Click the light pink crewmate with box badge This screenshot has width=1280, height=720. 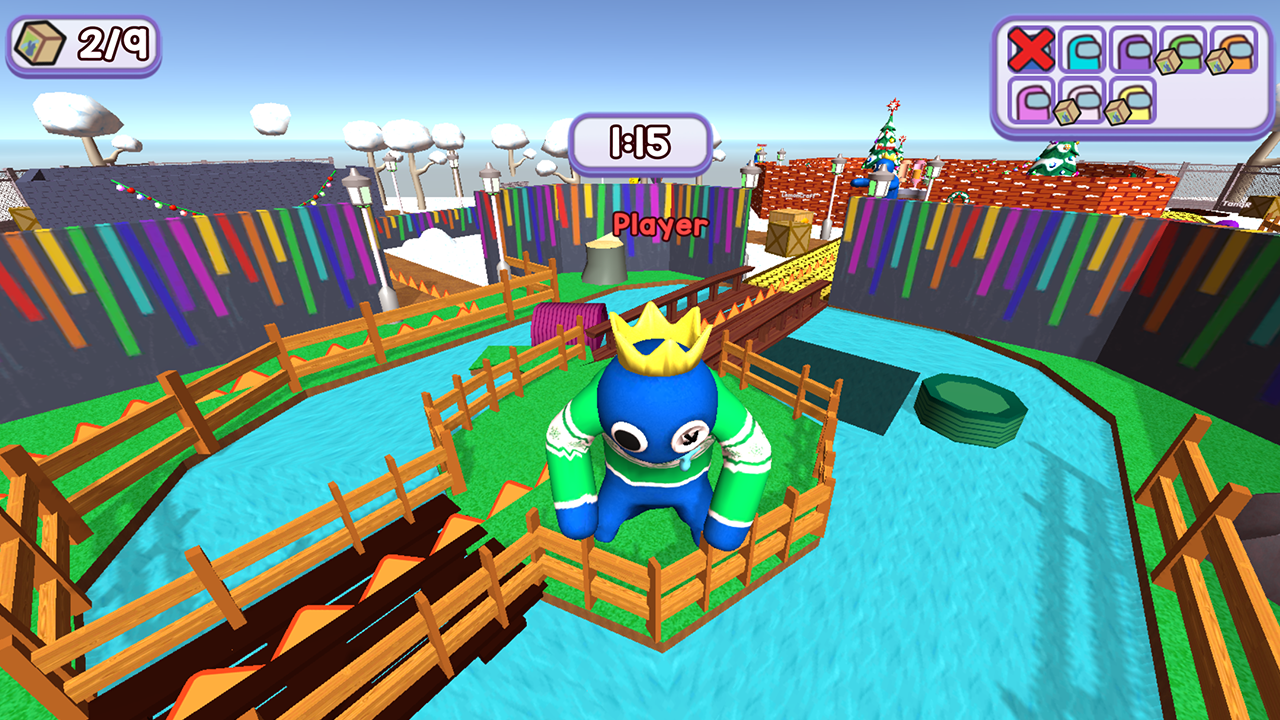(x=1084, y=100)
